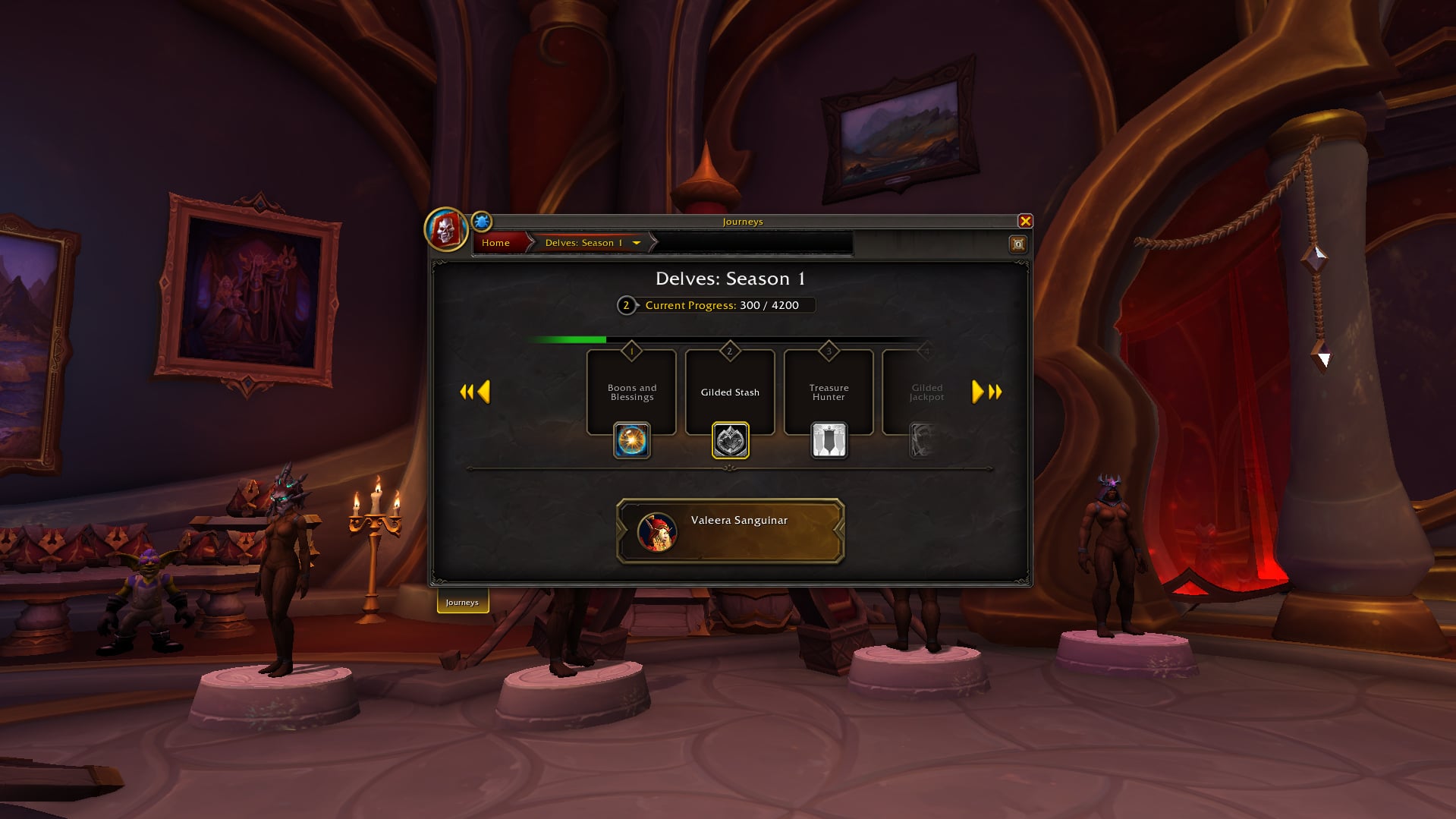
Task: Open the Valeera Sanguinar companion button
Action: pyautogui.click(x=731, y=531)
